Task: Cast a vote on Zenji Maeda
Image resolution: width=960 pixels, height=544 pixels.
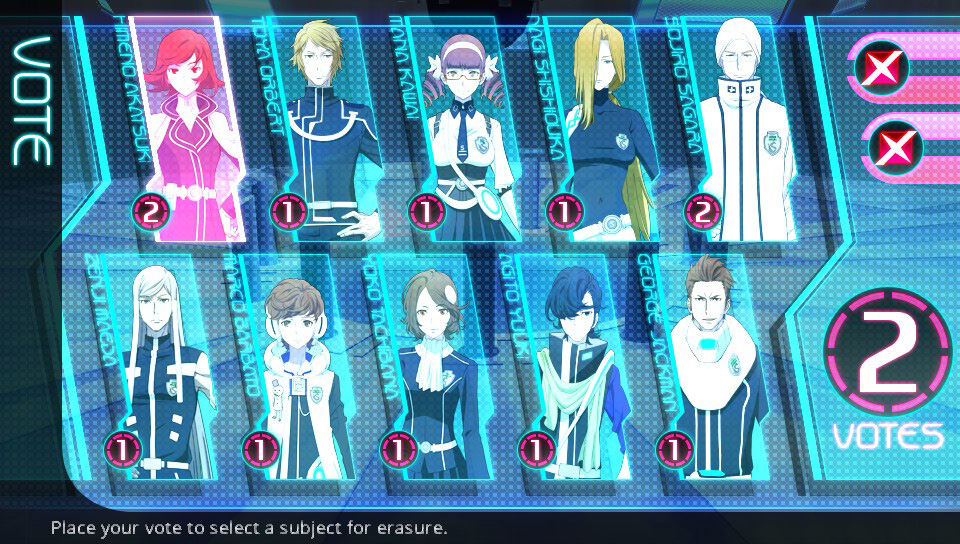Action: coord(162,370)
